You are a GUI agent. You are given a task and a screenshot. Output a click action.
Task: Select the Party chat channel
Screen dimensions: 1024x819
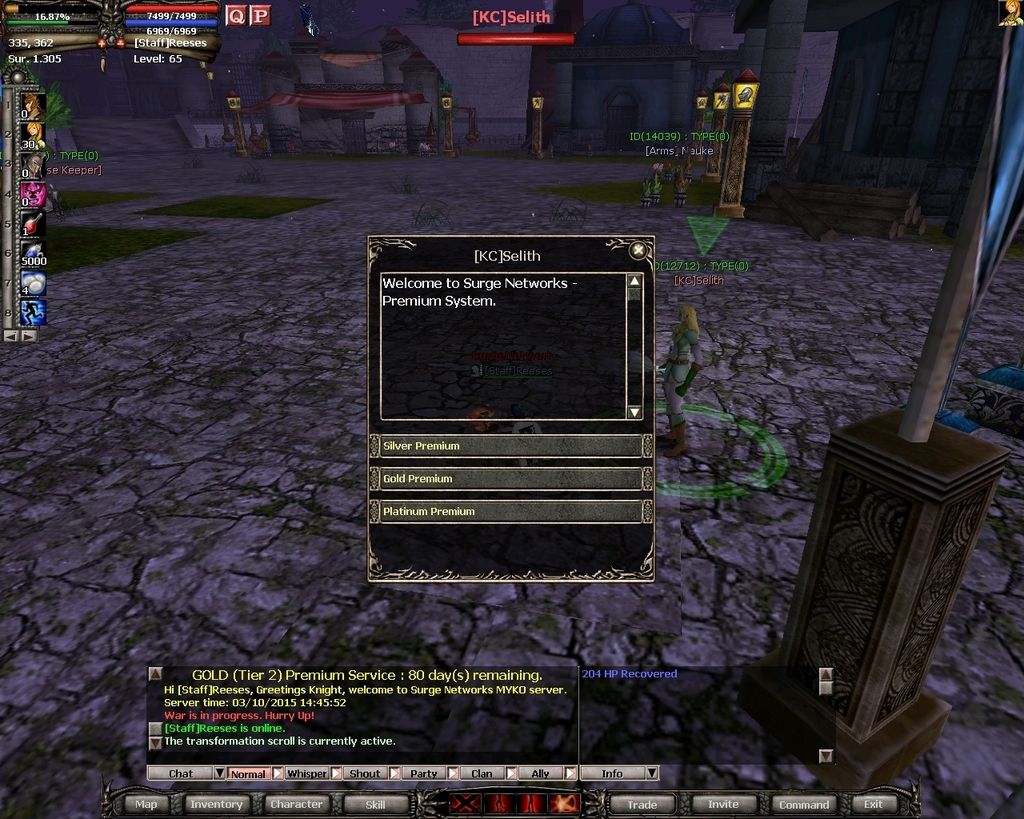tap(423, 773)
